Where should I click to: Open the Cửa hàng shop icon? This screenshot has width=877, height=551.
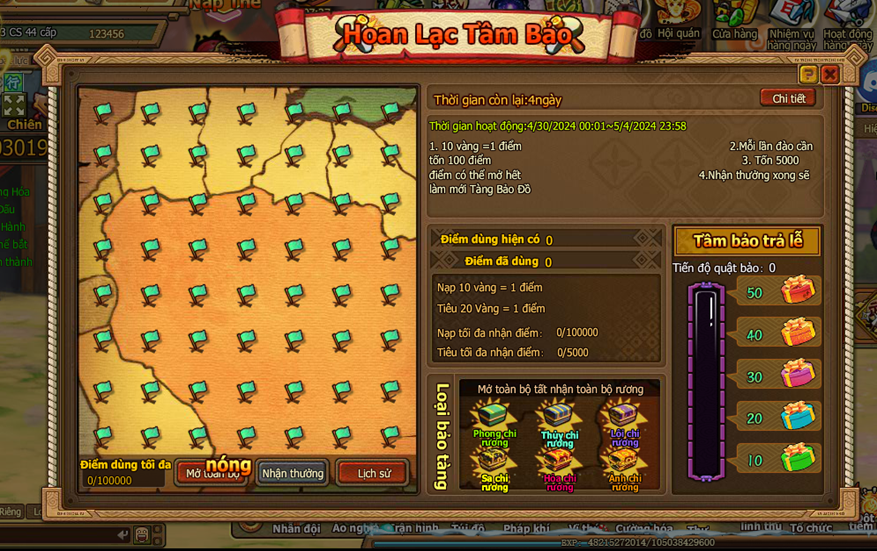[x=734, y=18]
